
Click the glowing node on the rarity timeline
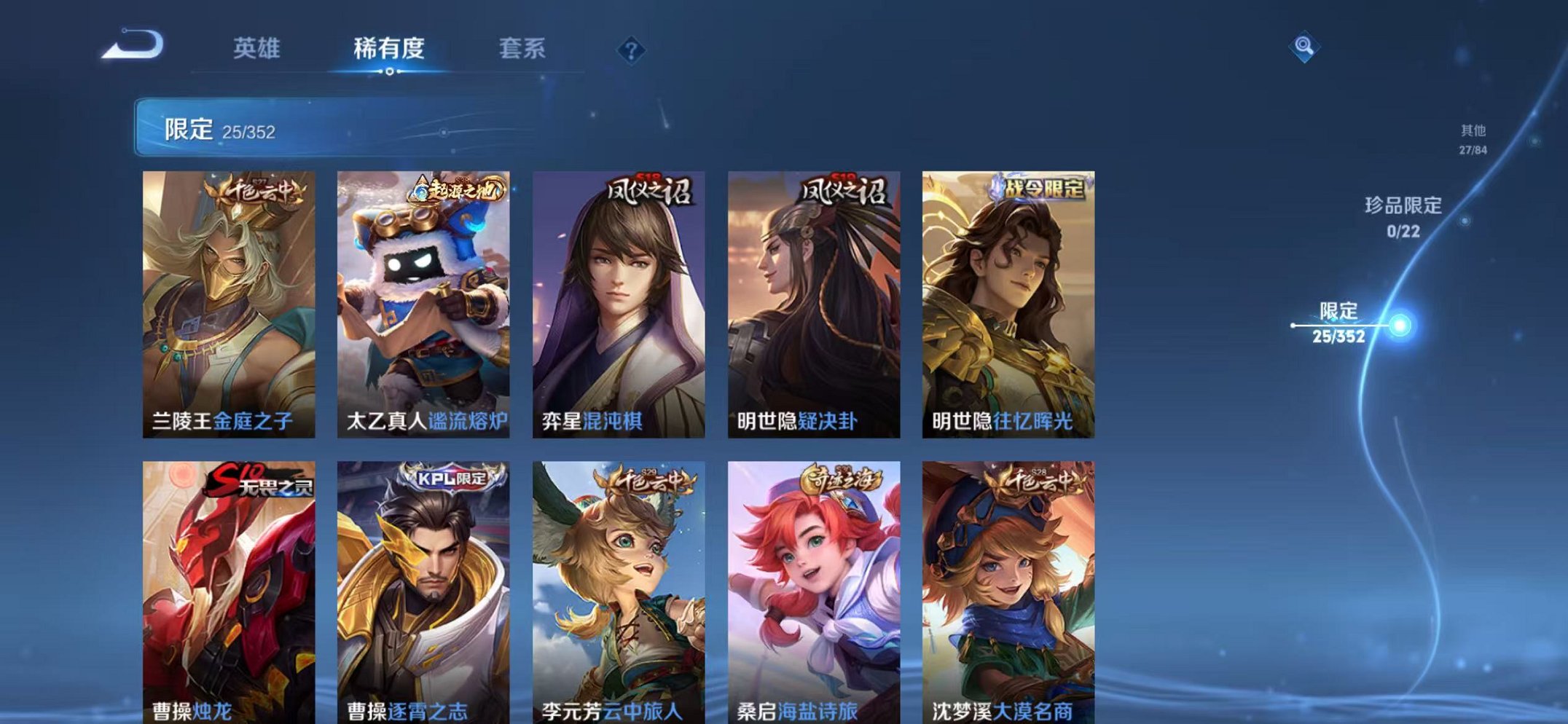pyautogui.click(x=1398, y=323)
